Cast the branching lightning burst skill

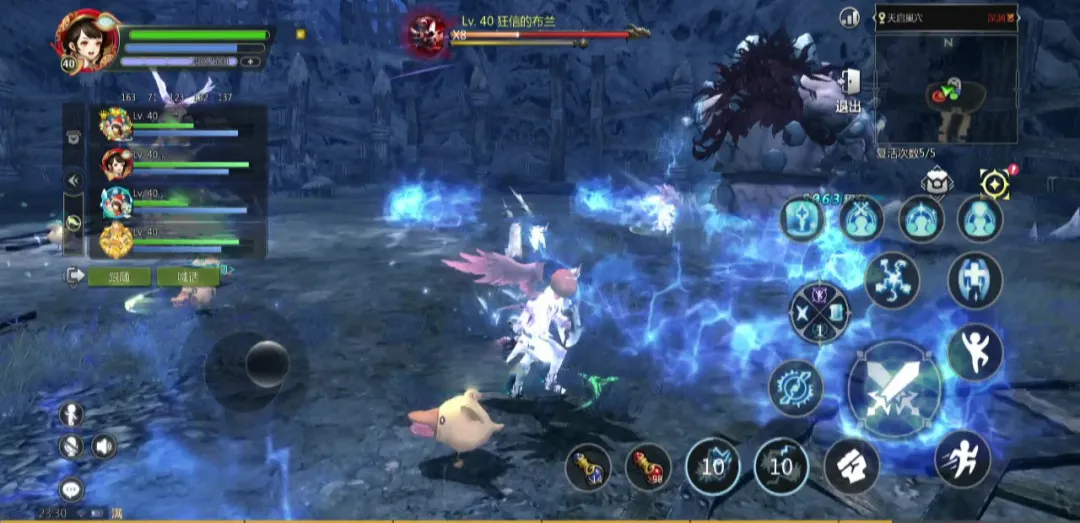click(892, 279)
